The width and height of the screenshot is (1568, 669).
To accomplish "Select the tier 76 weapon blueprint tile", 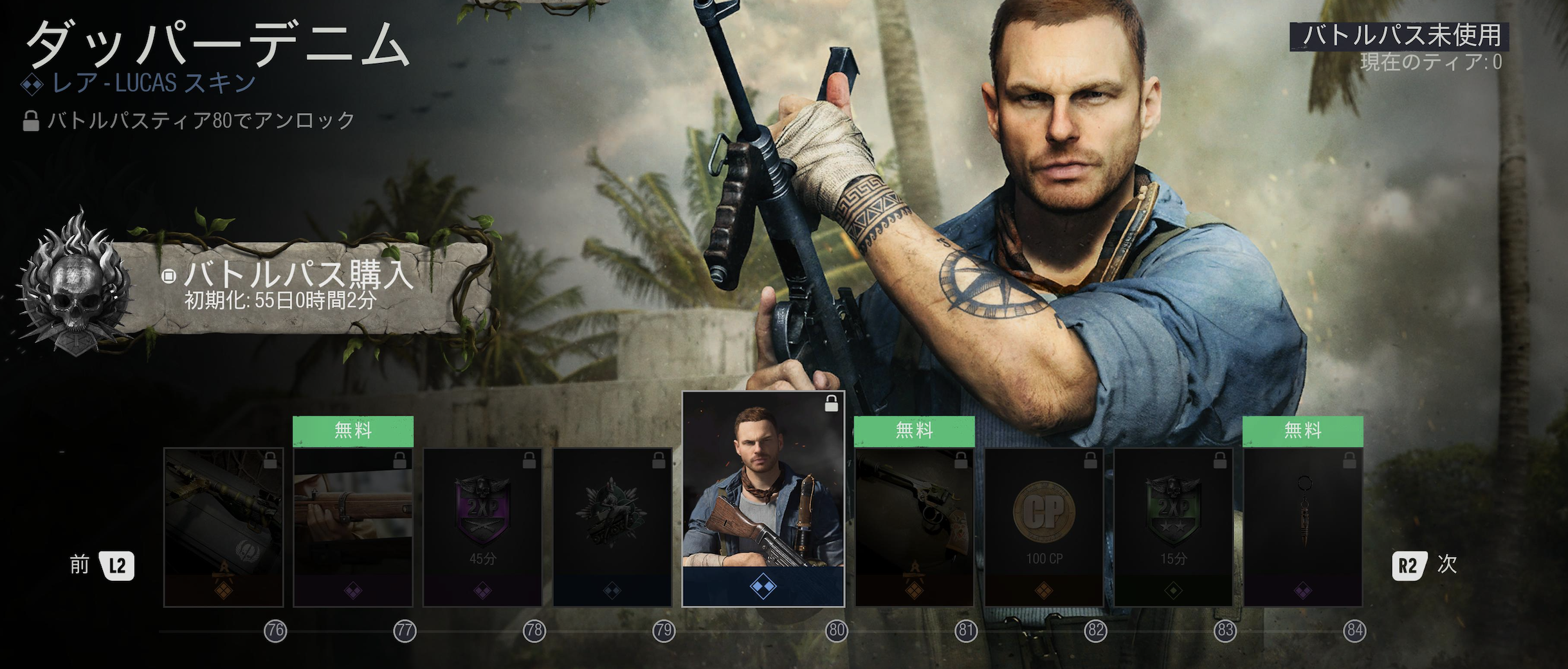I will pyautogui.click(x=224, y=527).
